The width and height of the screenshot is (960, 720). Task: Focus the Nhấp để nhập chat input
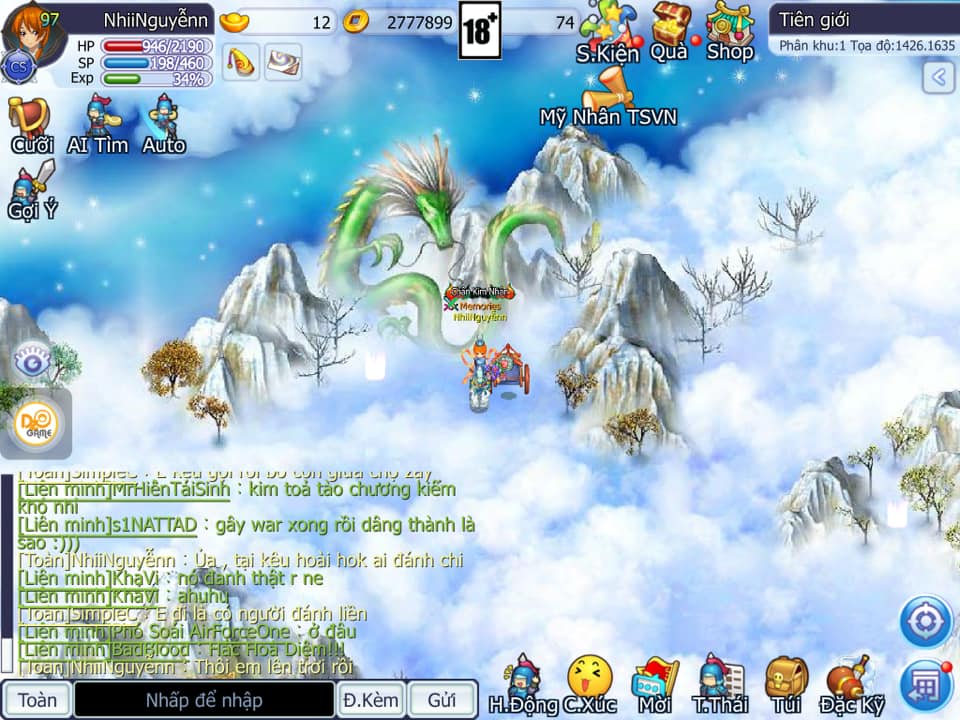tap(204, 699)
